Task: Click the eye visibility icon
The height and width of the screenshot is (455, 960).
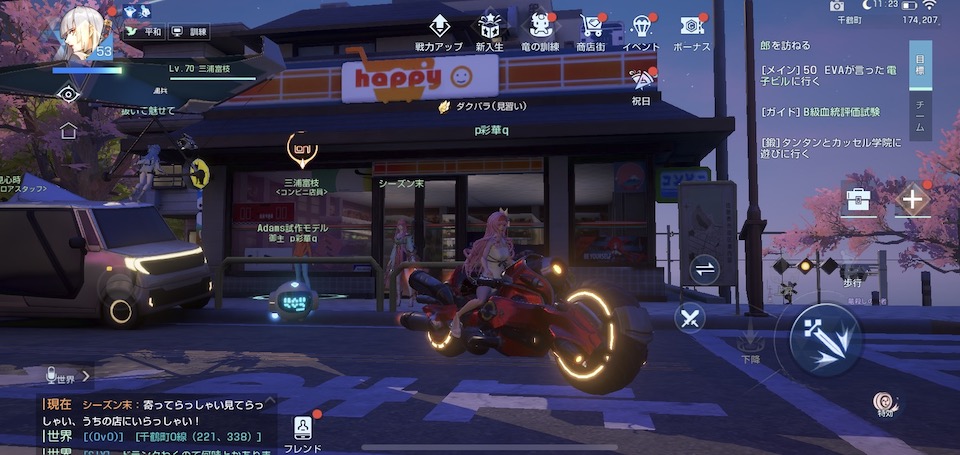Action: click(x=68, y=95)
